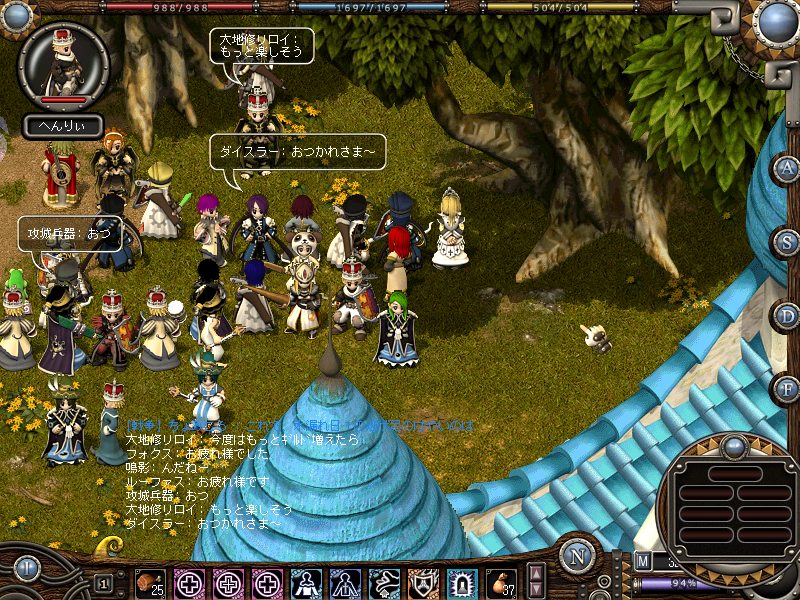Open the dark red slotted panel
Screen dimensions: 800x600
point(735,508)
